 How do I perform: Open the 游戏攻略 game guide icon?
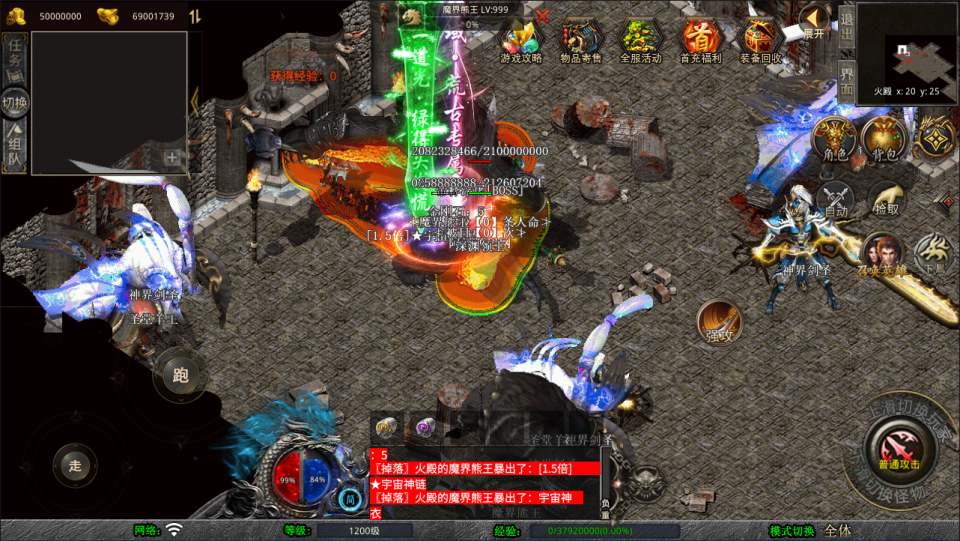coord(520,40)
